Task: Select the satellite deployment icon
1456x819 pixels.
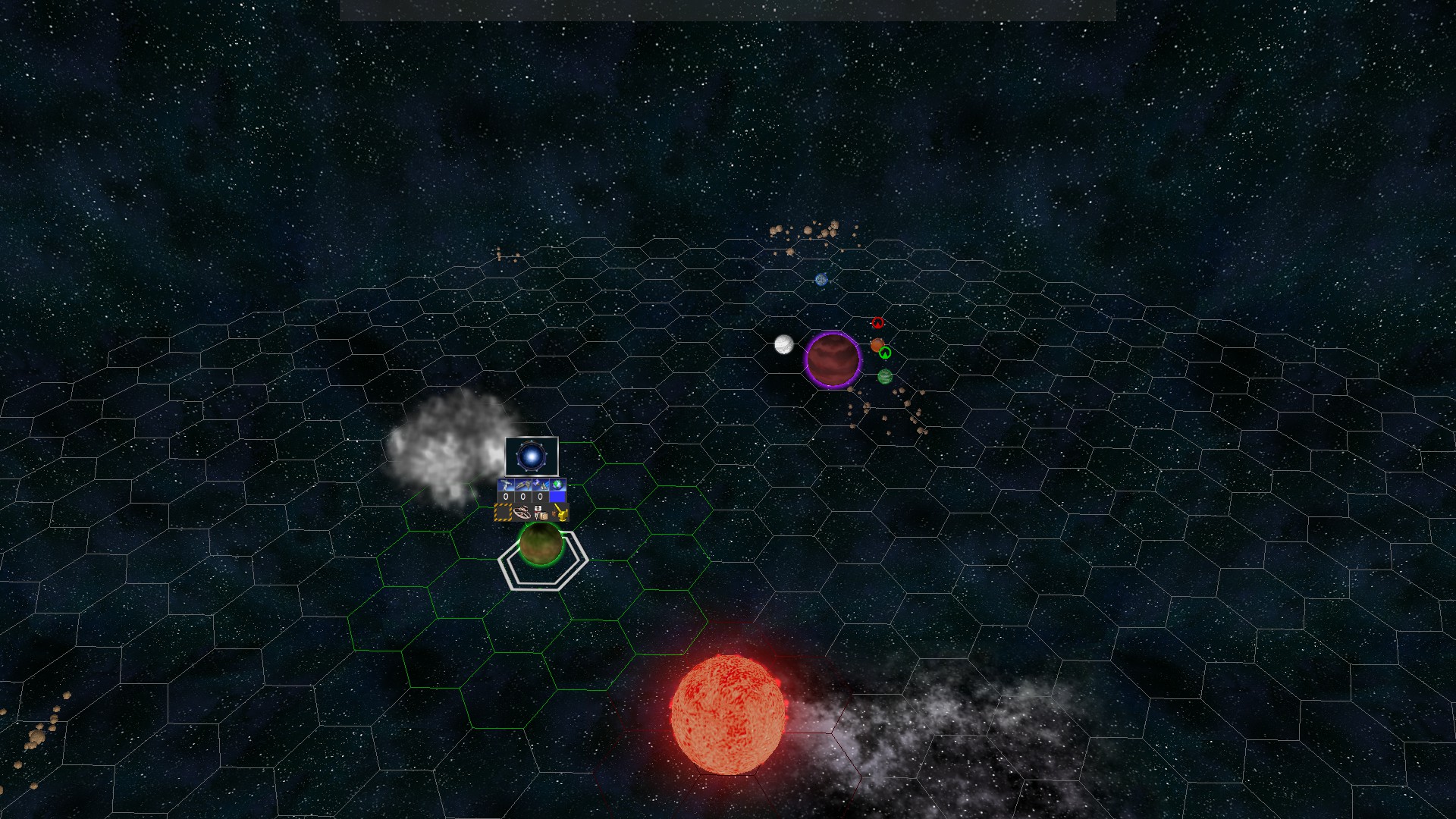Action: (540, 484)
